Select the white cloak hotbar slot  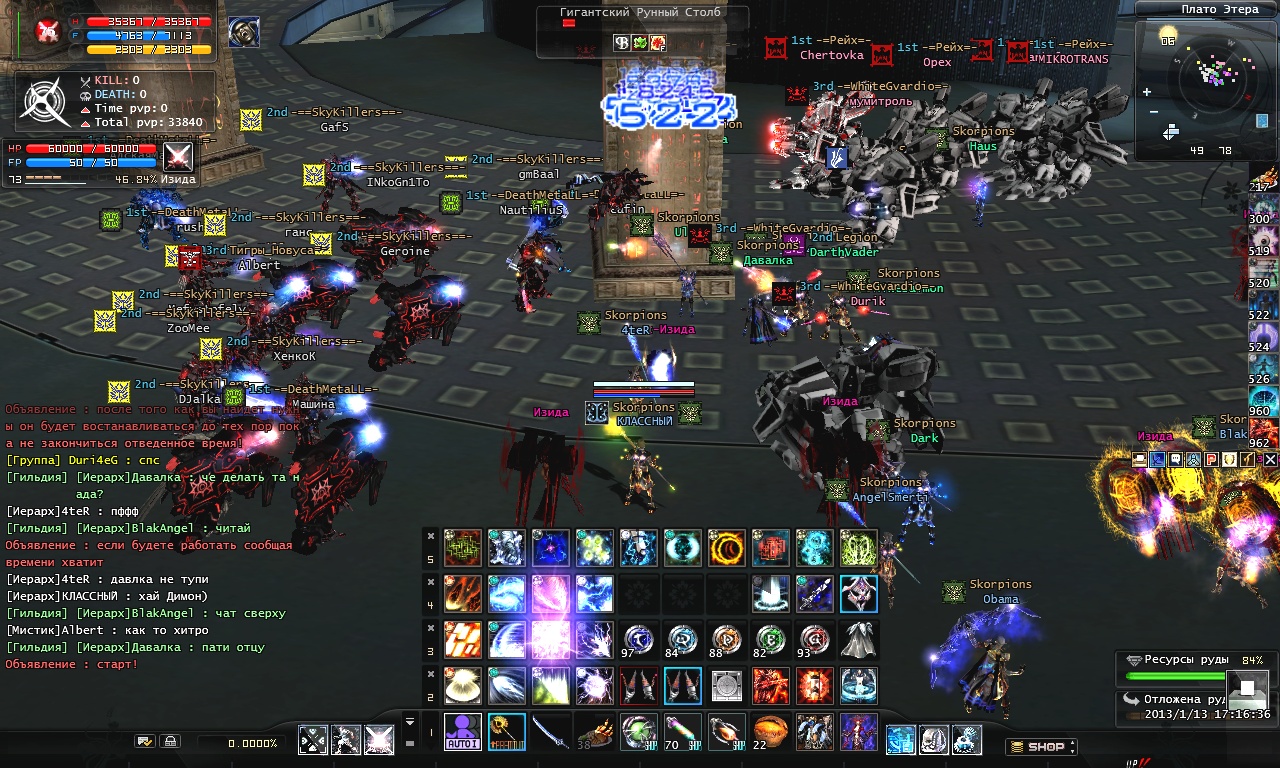click(x=858, y=639)
